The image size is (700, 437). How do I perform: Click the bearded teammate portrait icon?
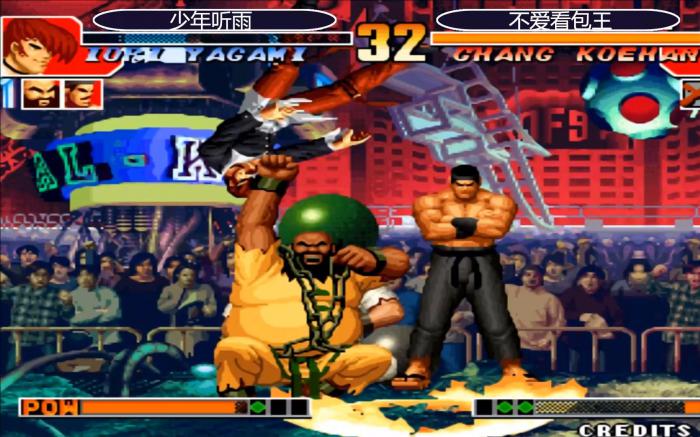[x=36, y=95]
